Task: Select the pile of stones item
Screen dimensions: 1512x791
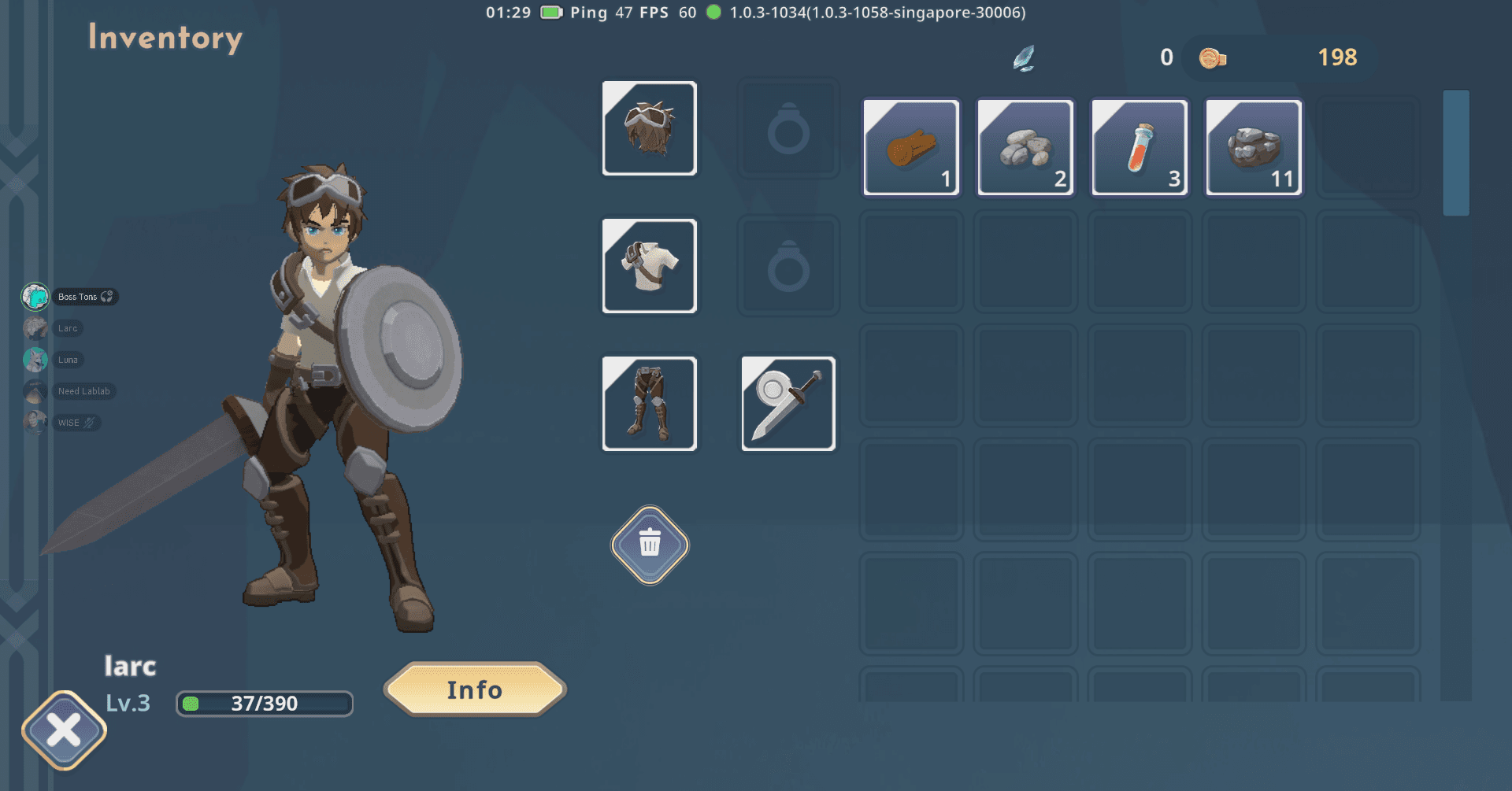Action: [x=1025, y=147]
